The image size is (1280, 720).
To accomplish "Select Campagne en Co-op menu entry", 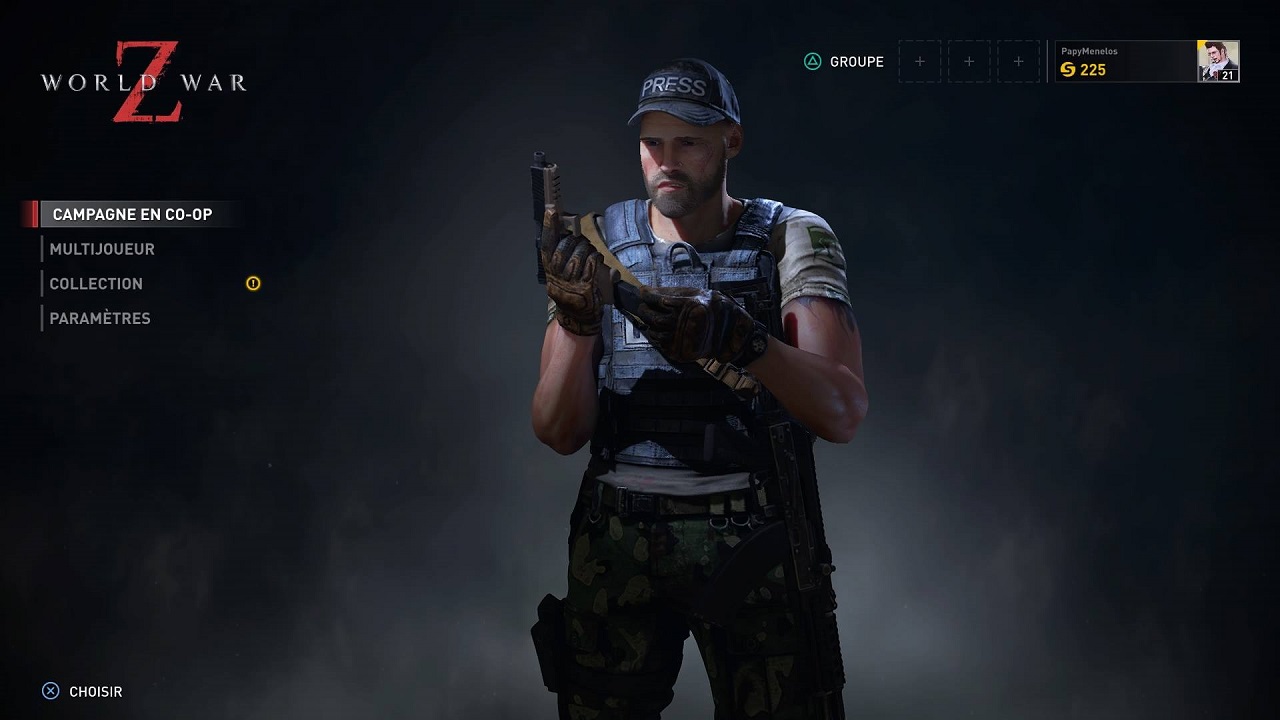I will tap(132, 214).
